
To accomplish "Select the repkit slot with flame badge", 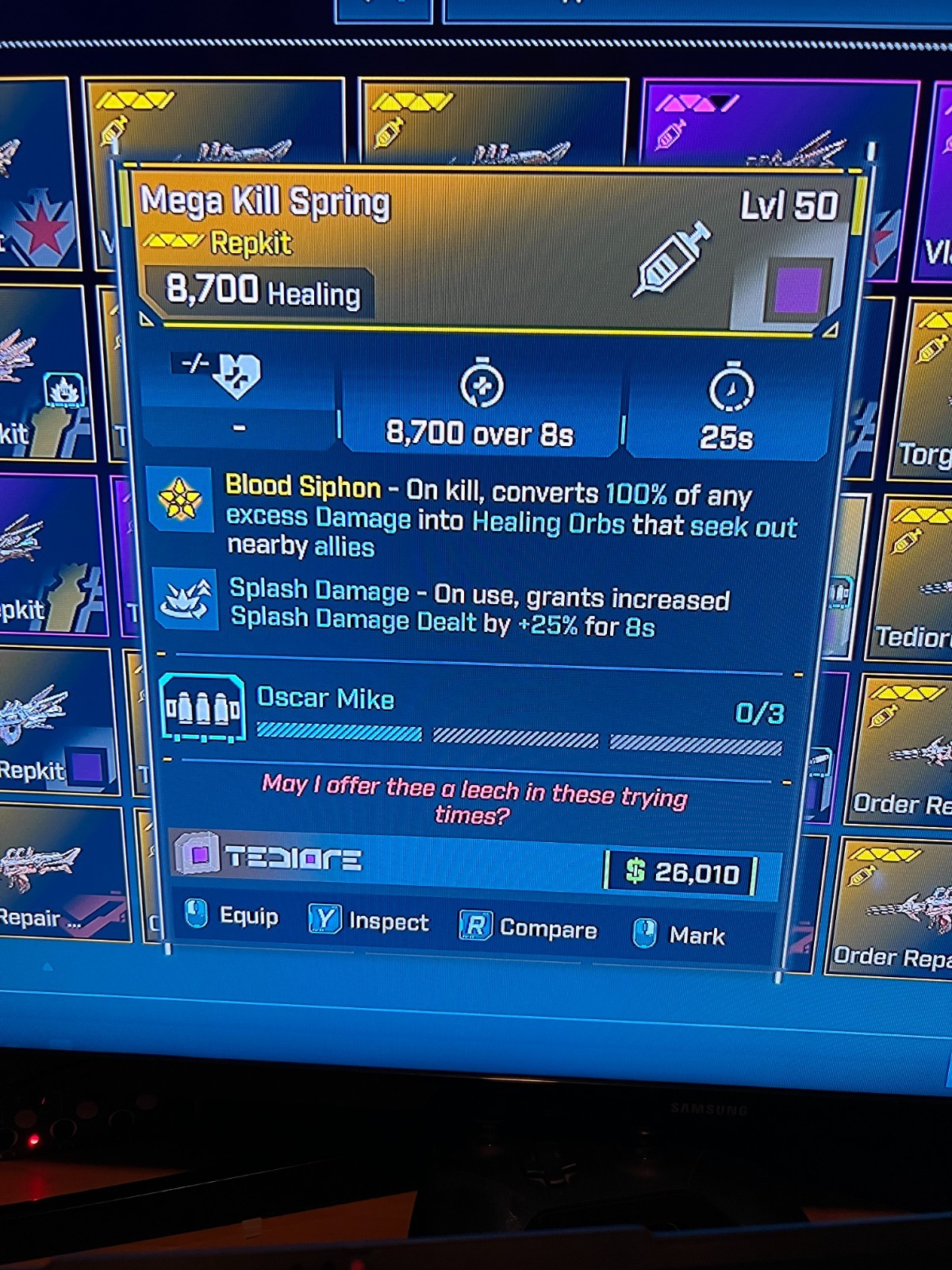I will pos(44,373).
